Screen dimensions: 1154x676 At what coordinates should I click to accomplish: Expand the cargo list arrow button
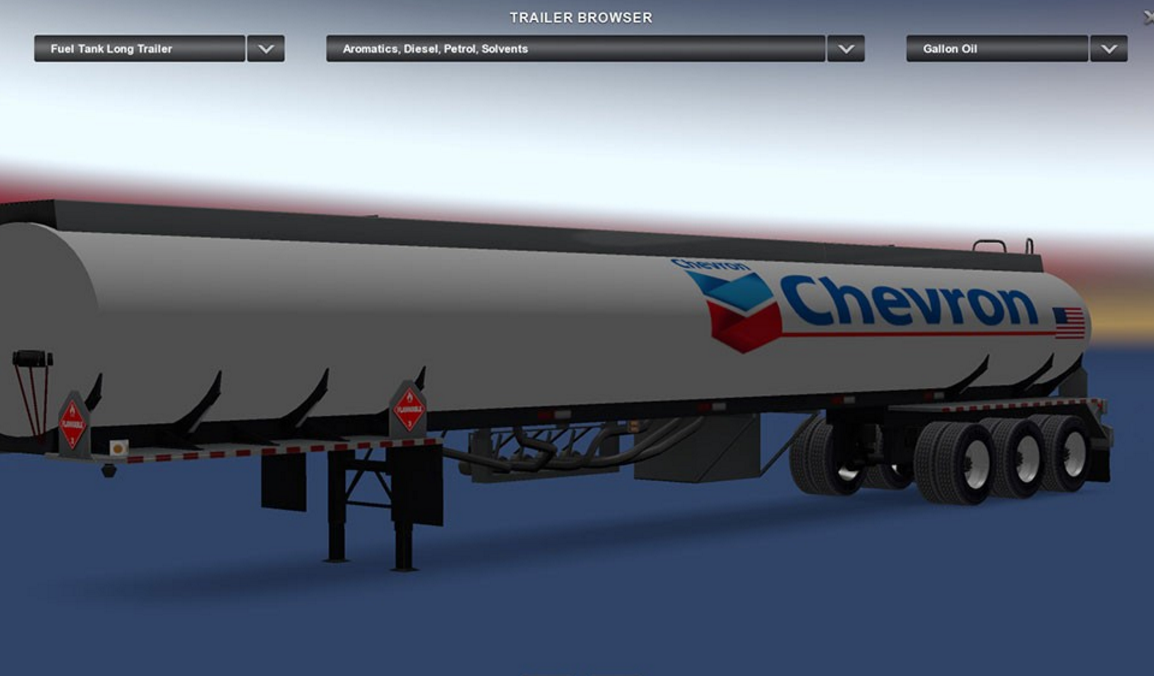click(846, 49)
